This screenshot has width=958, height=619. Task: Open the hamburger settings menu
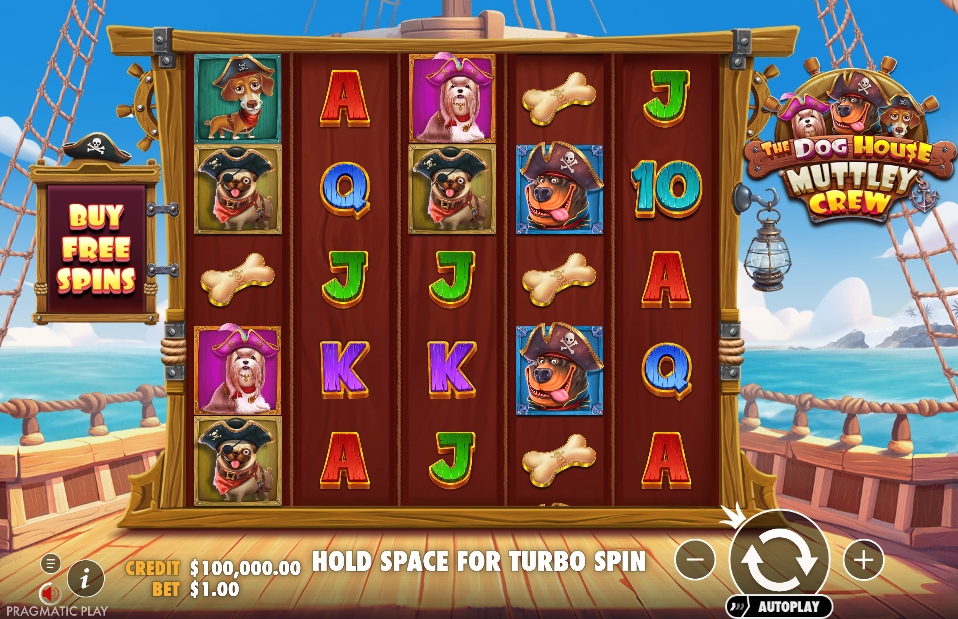(x=50, y=563)
